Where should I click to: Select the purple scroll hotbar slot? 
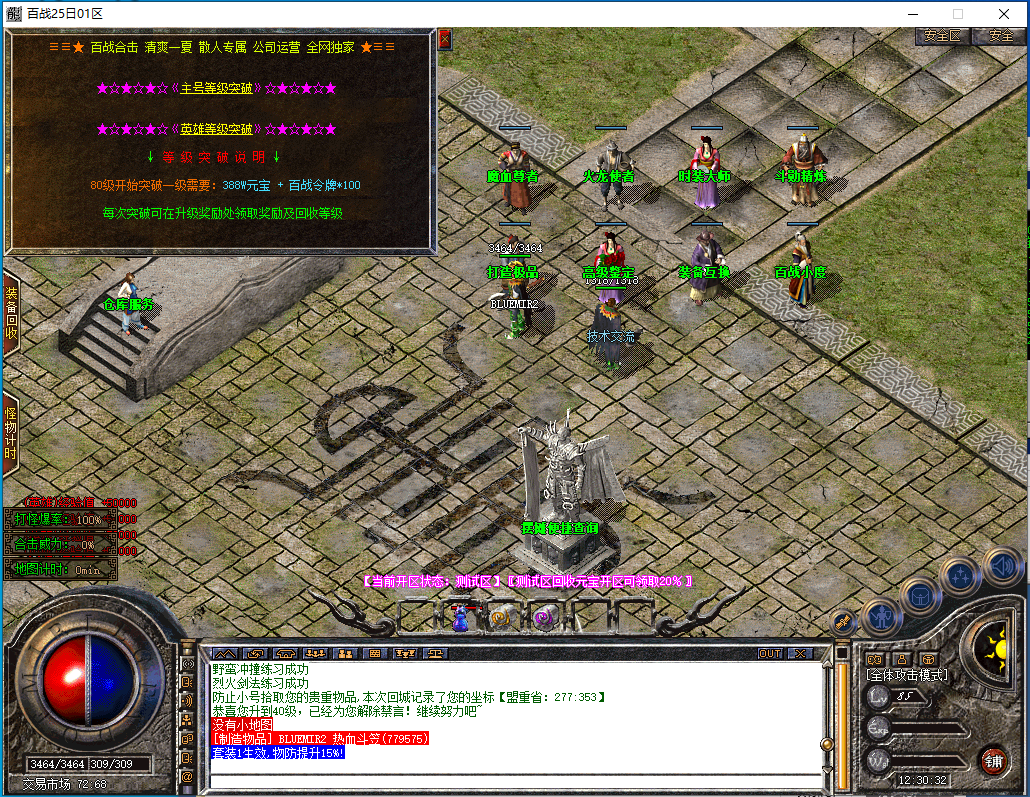click(545, 617)
